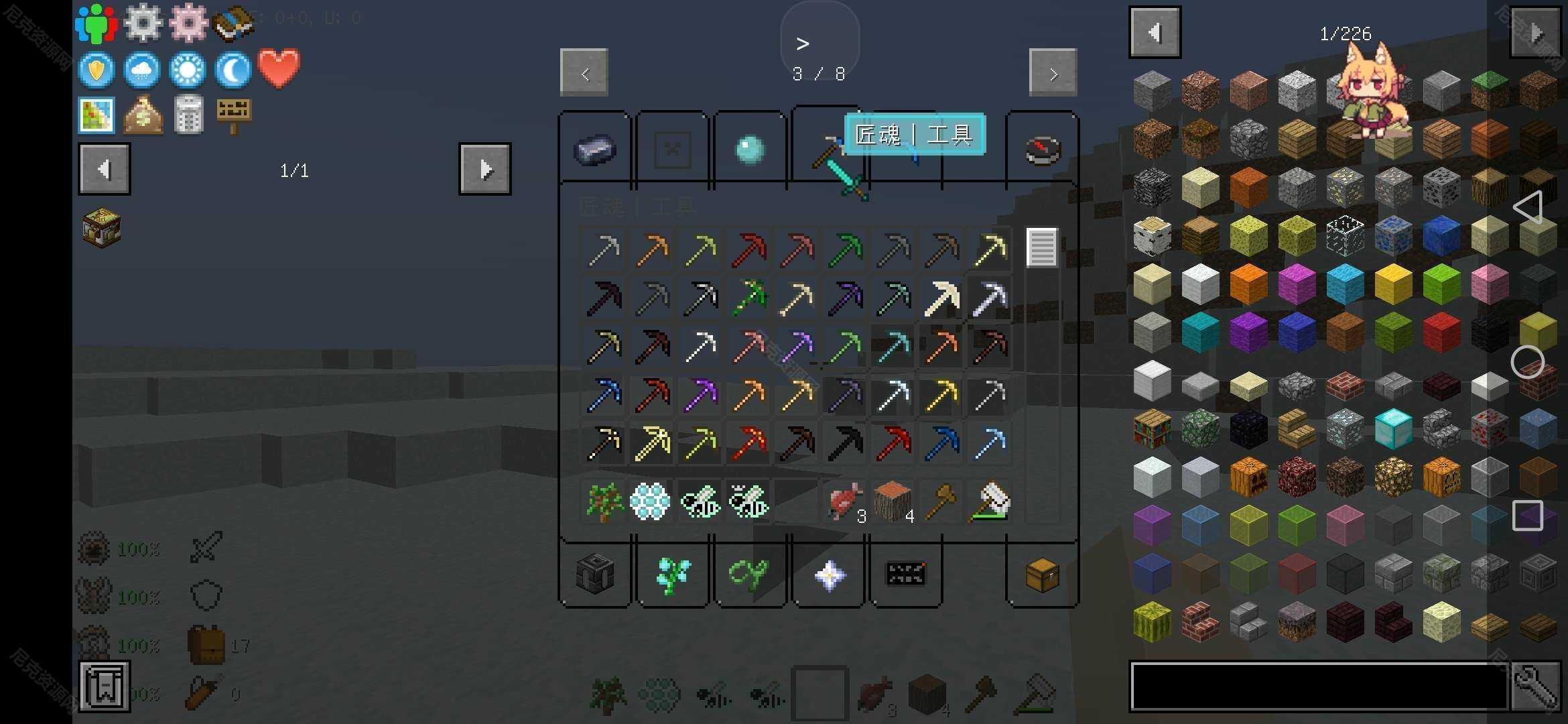Go to previous item list page
Image resolution: width=1568 pixels, height=724 pixels.
point(1155,32)
